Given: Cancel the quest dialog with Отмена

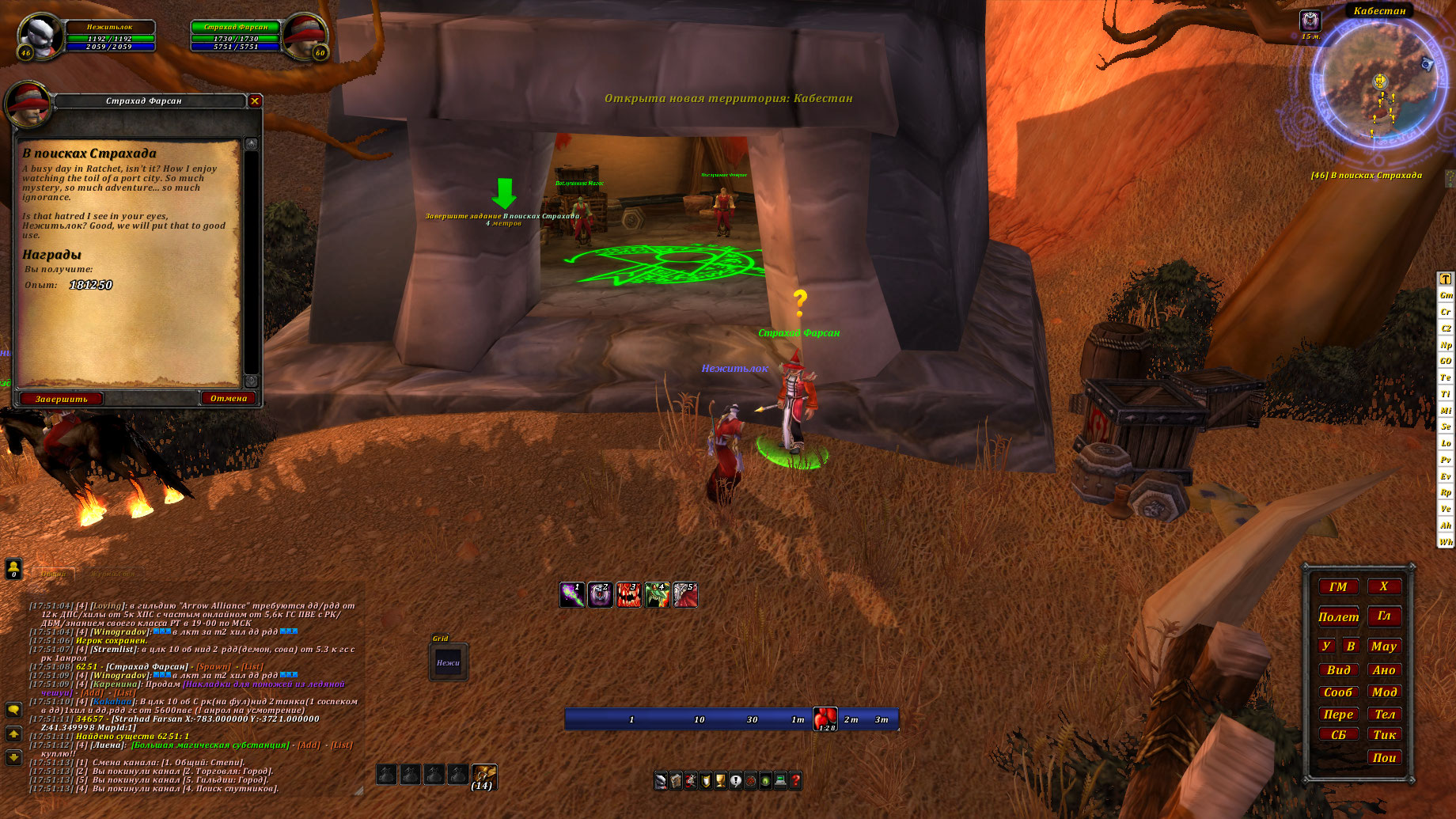Looking at the screenshot, I should 229,398.
